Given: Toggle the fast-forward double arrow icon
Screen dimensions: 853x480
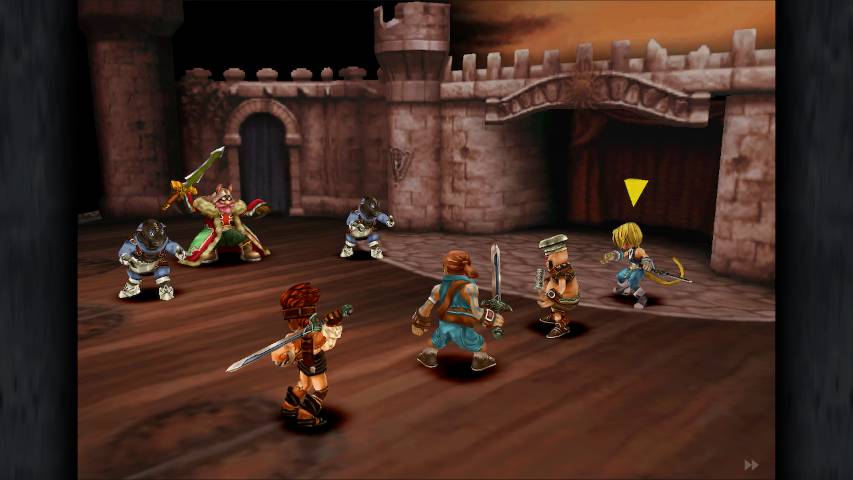Looking at the screenshot, I should (751, 465).
